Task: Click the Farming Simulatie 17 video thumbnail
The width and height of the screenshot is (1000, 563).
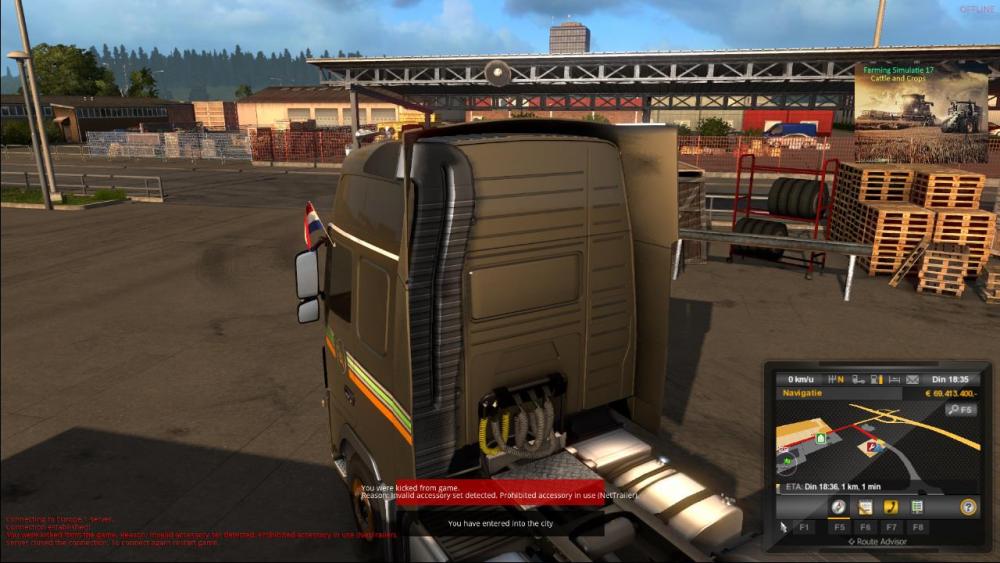Action: 920,112
